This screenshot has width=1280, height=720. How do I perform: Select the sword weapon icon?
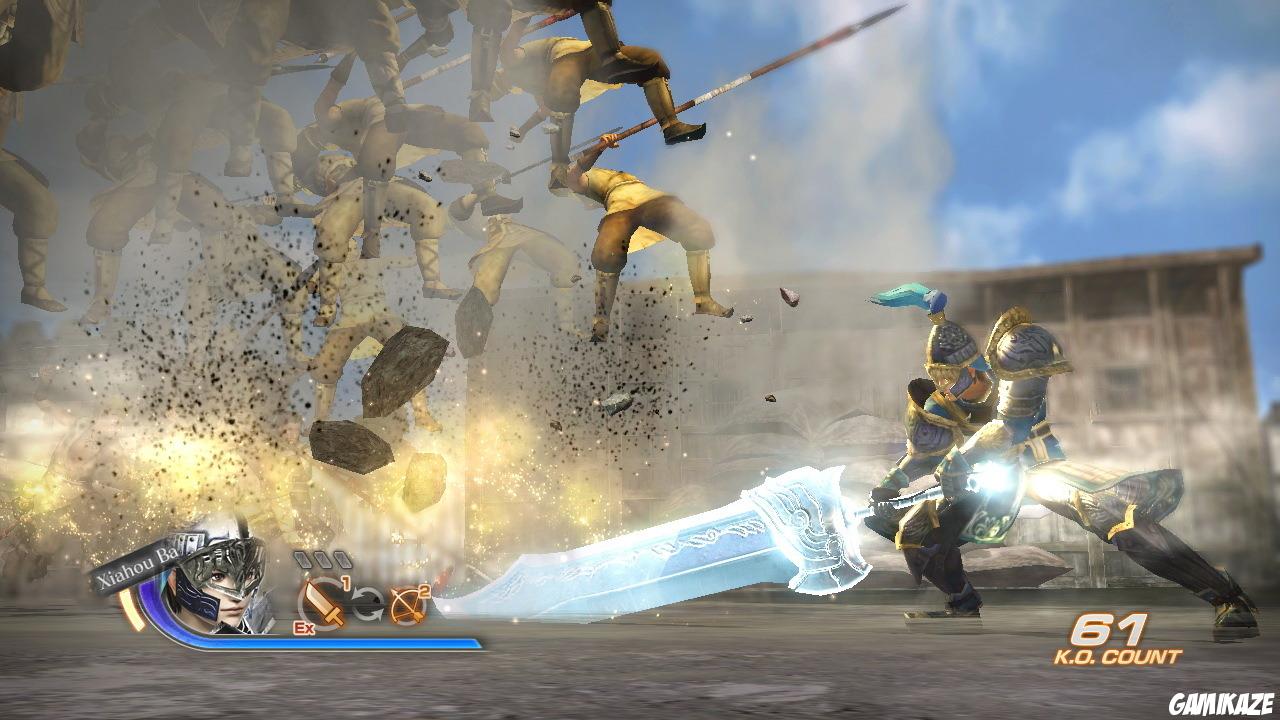[321, 603]
